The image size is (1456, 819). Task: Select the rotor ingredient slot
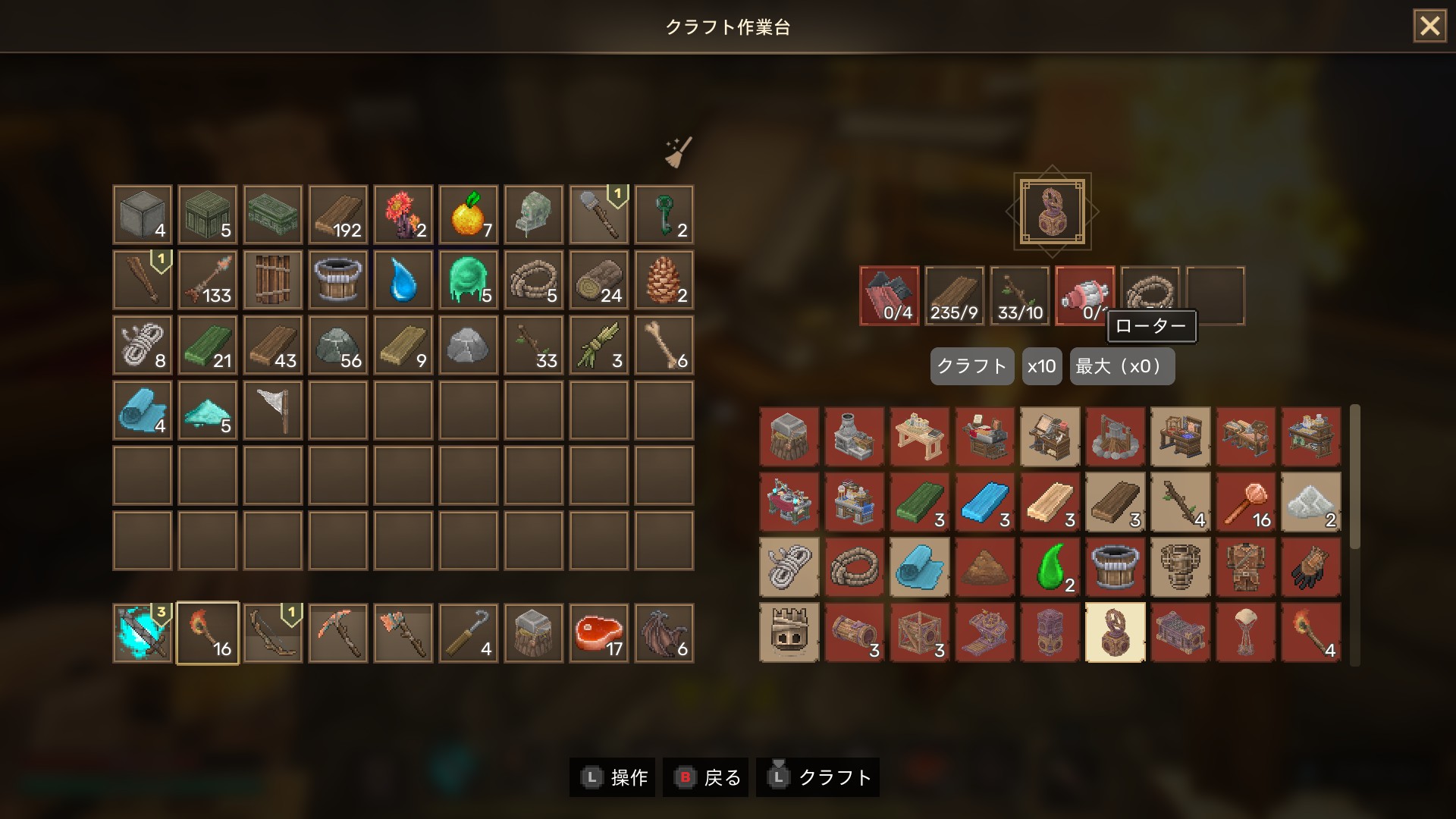coord(1084,295)
